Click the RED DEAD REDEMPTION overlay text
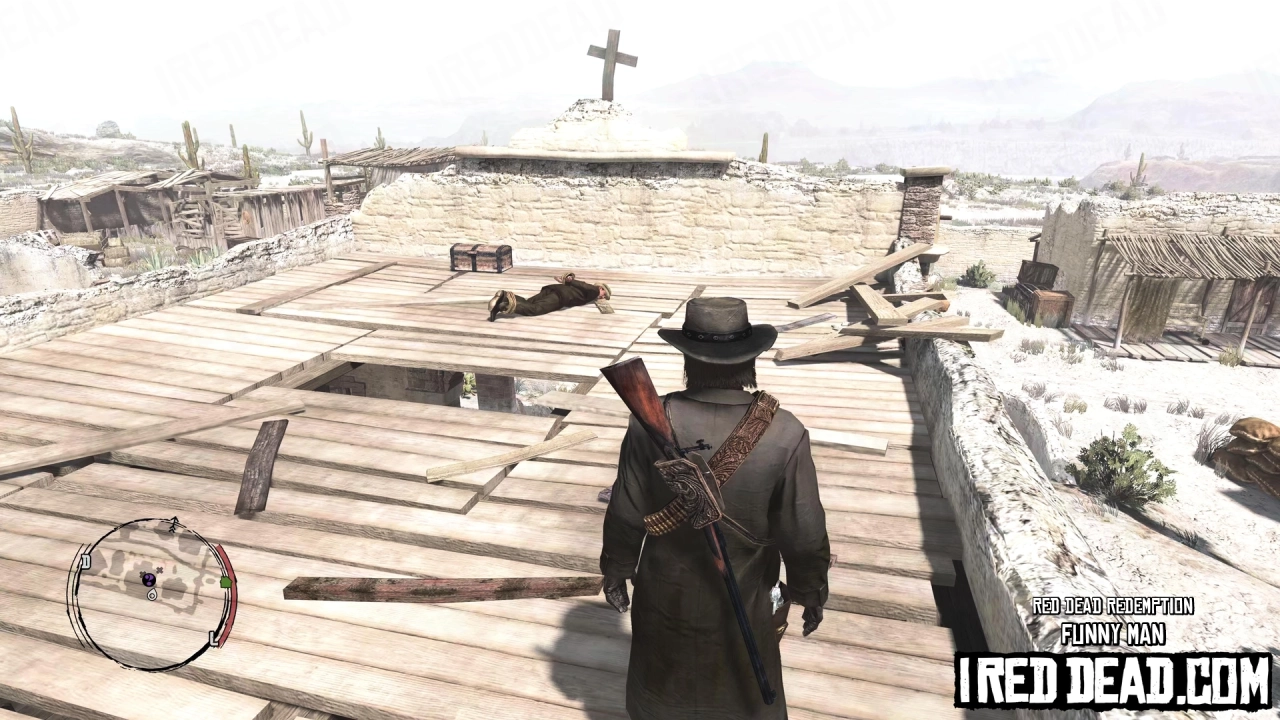The width and height of the screenshot is (1280, 720). click(1112, 605)
